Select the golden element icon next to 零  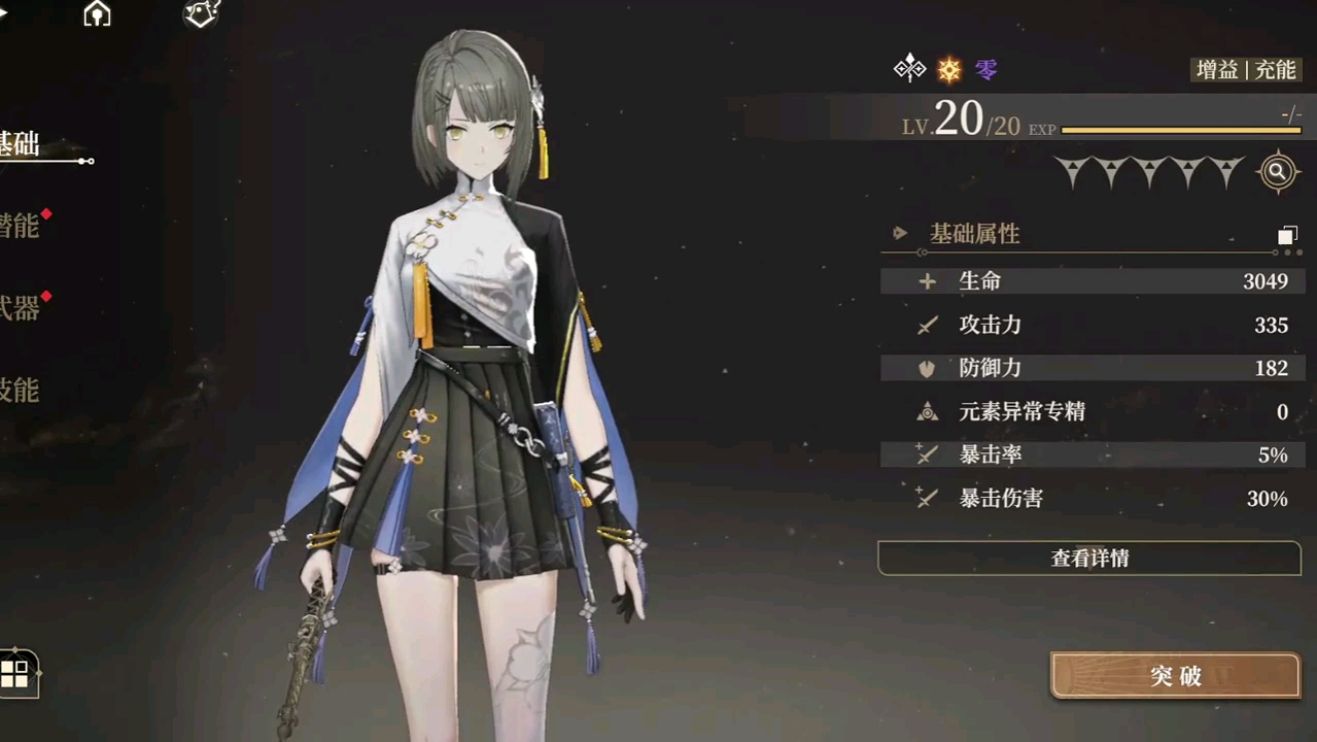pyautogui.click(x=947, y=70)
